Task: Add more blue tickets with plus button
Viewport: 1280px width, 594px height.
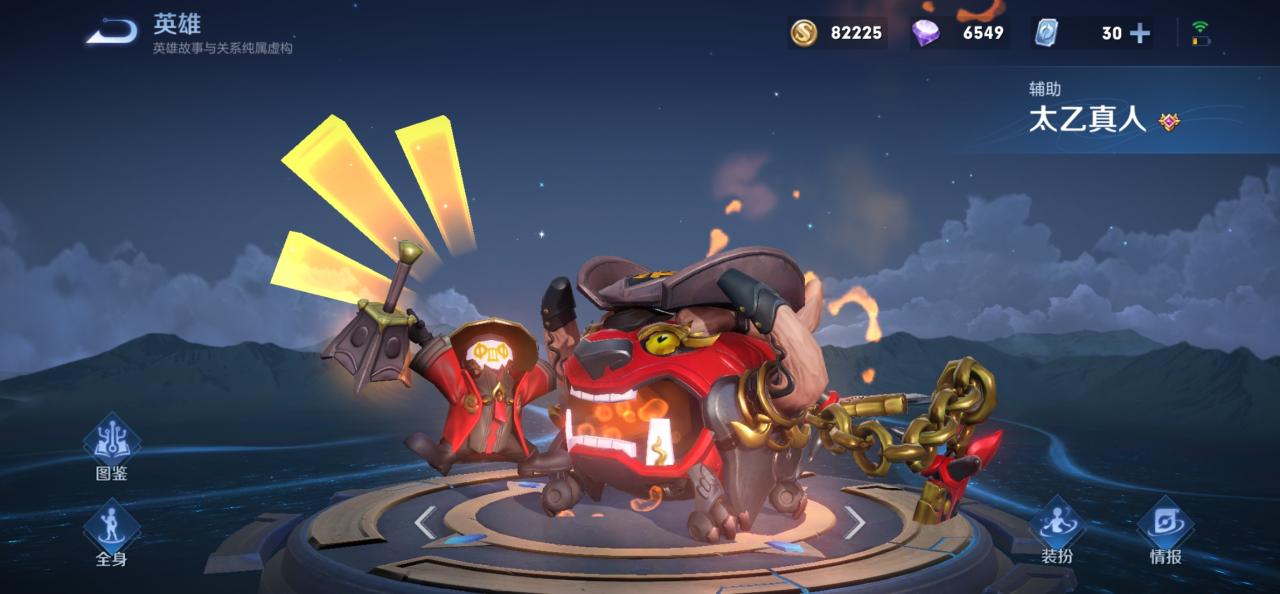Action: [1139, 33]
